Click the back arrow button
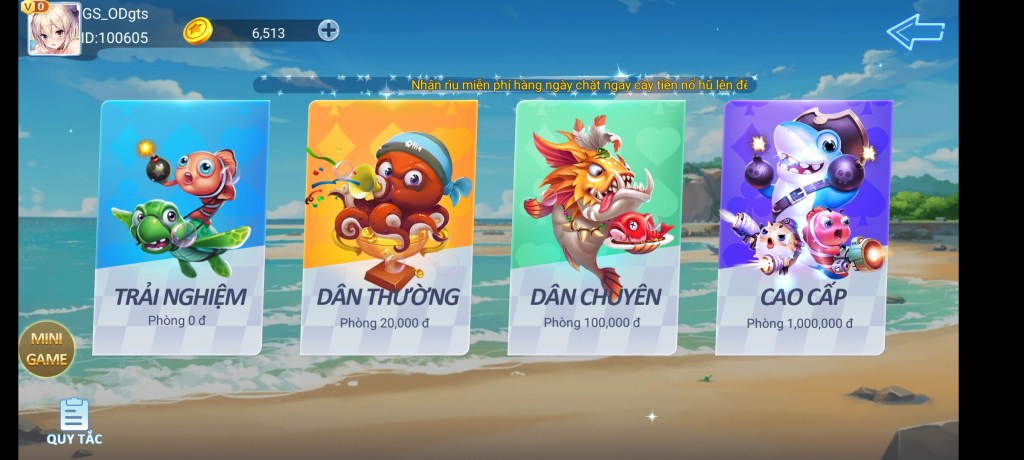The image size is (1024, 460). coord(915,32)
